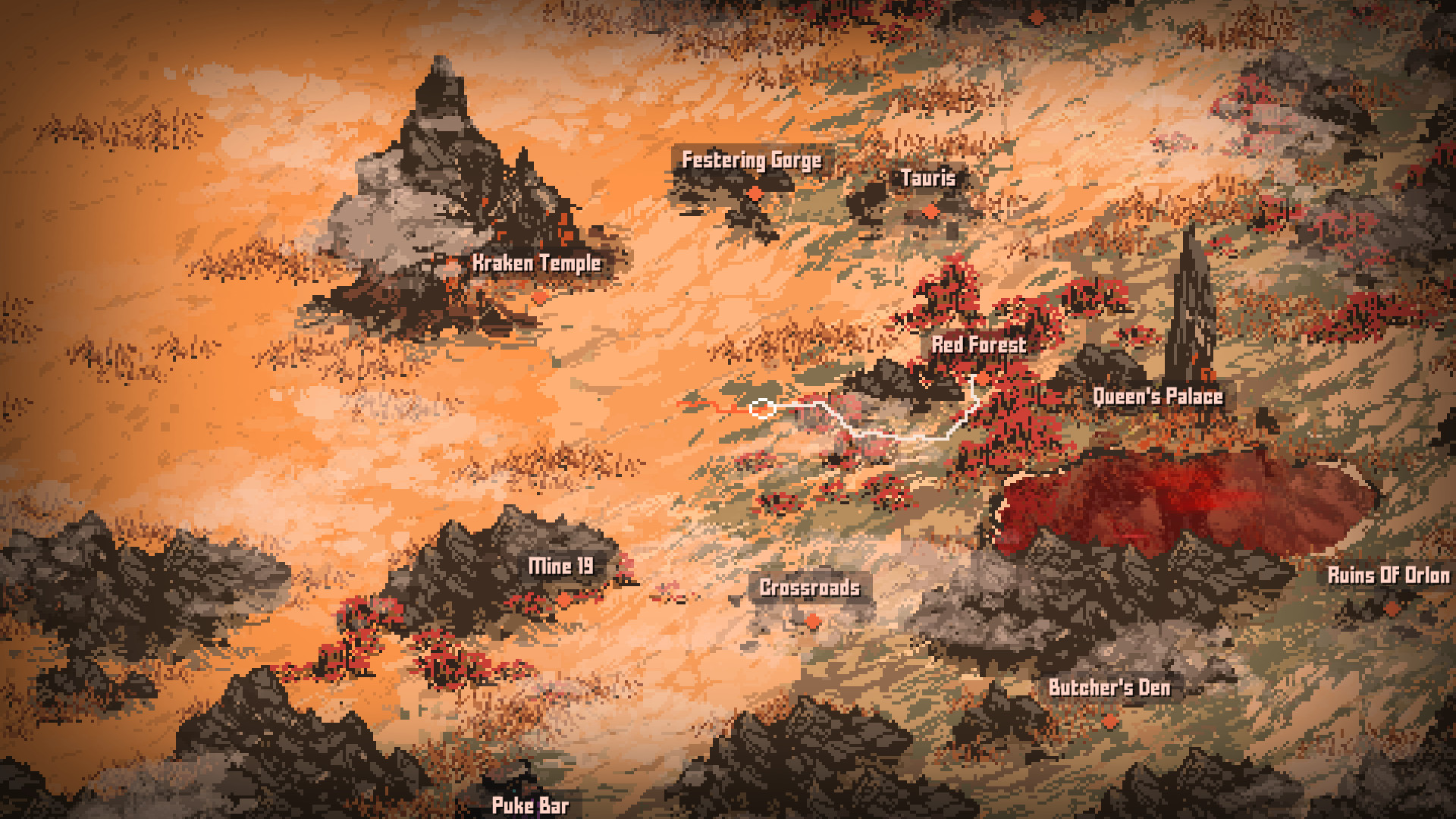Select the Red Forest label

(x=979, y=345)
